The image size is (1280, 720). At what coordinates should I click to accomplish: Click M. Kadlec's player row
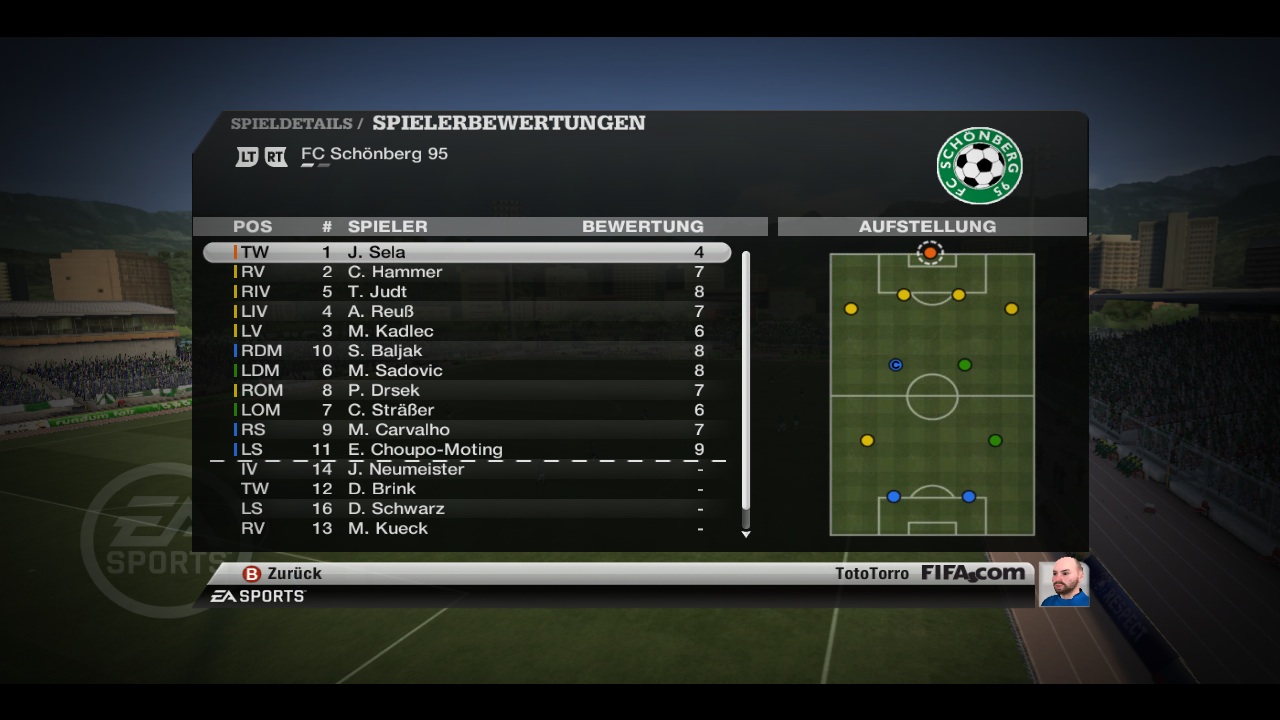click(x=466, y=331)
